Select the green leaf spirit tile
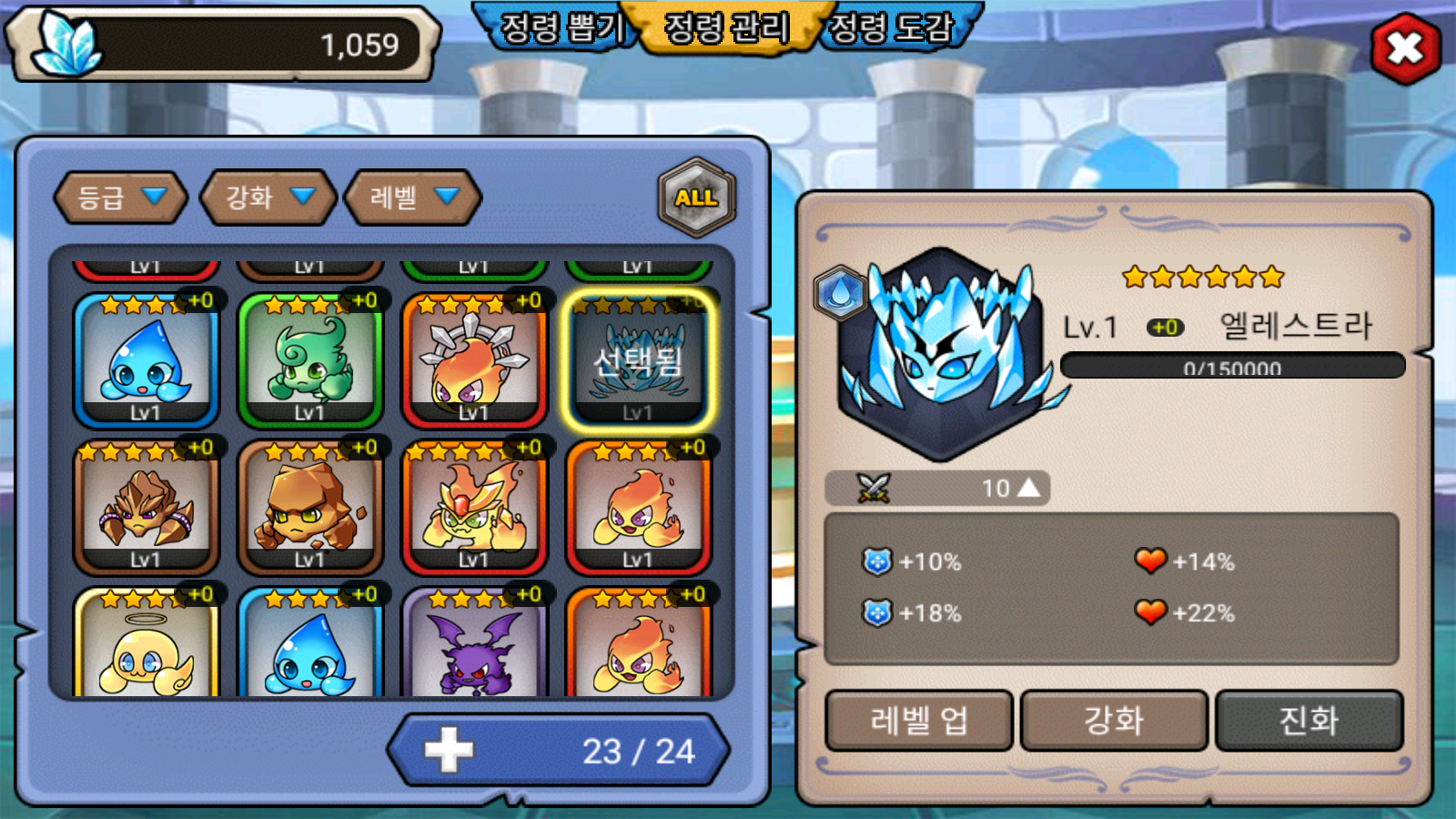Screen dimensions: 1456x819 309,361
